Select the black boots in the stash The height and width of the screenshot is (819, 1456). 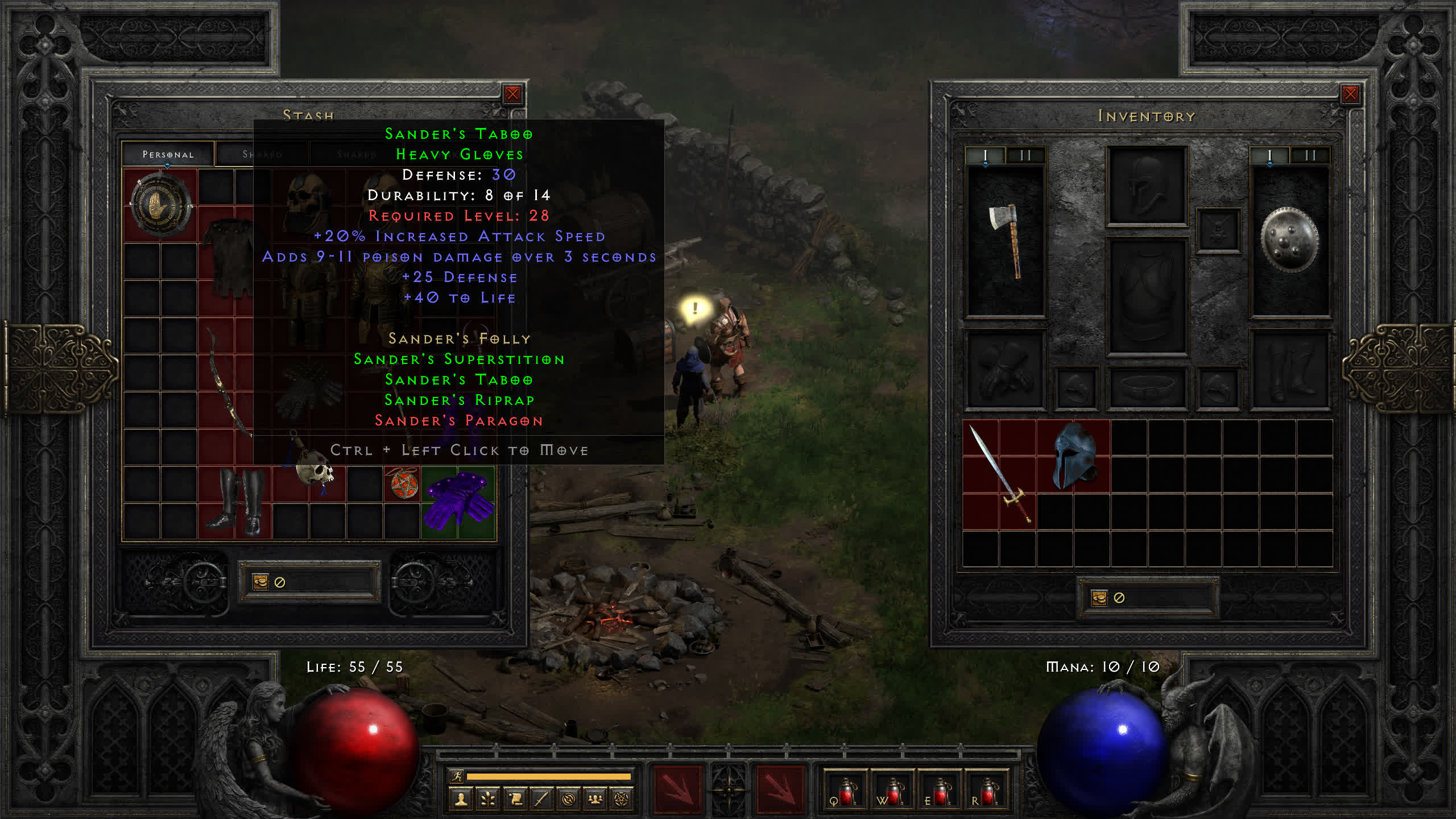click(235, 502)
